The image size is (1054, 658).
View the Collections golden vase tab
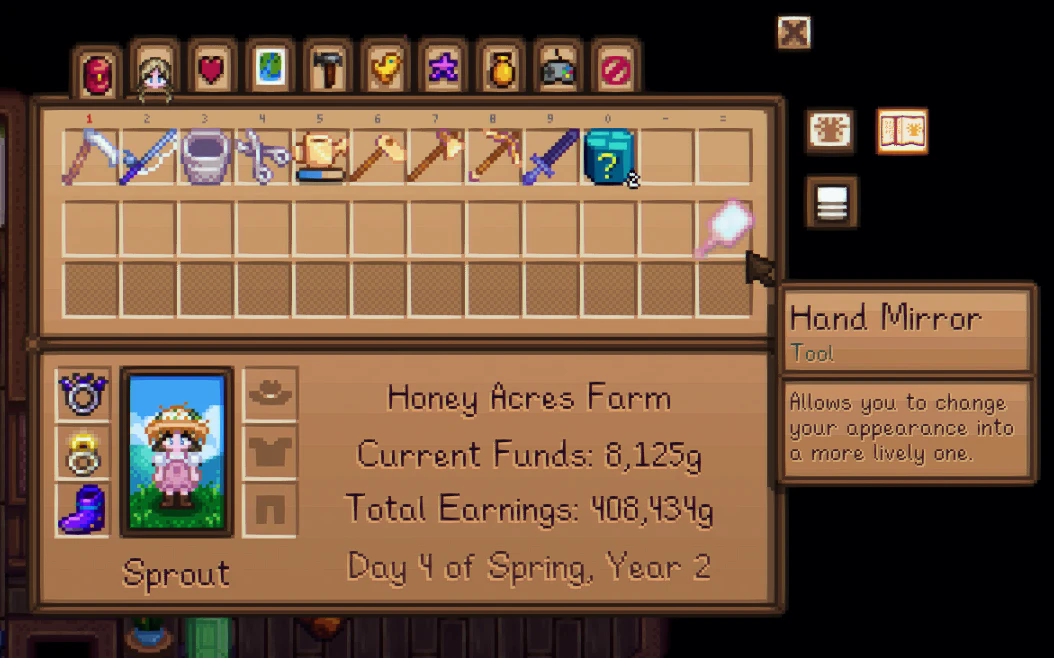point(499,70)
